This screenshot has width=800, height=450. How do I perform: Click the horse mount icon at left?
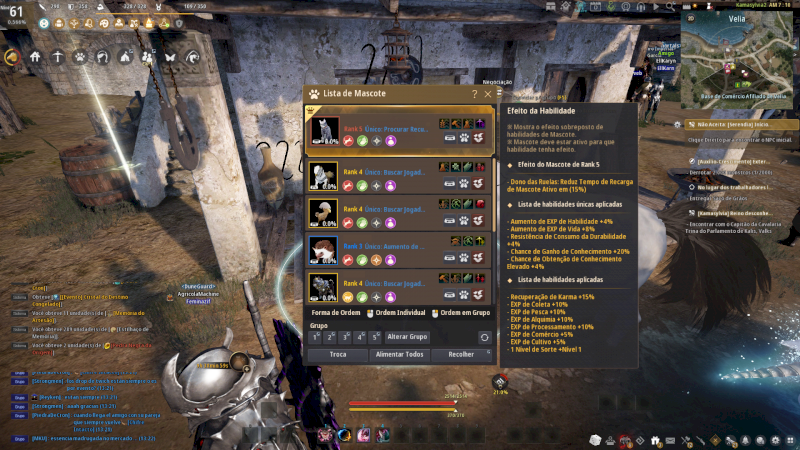(12, 57)
